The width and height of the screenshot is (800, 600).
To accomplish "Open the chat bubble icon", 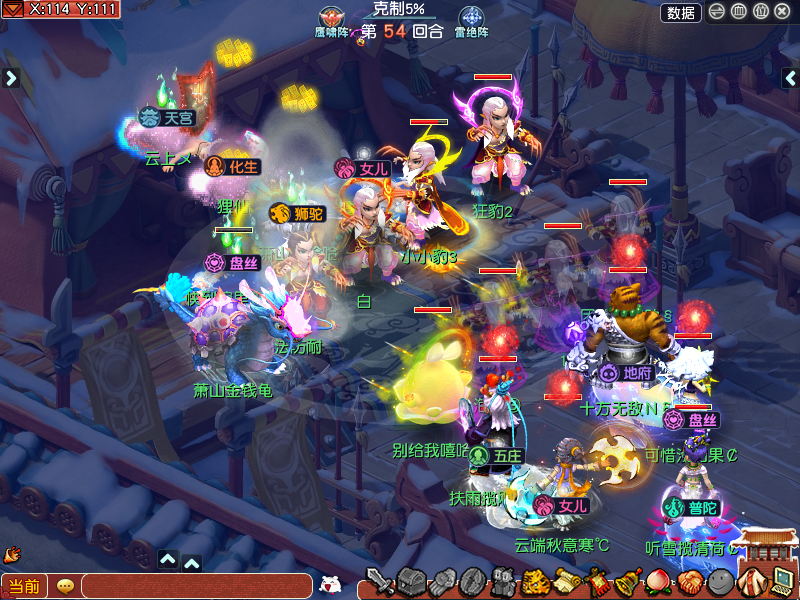I will click(x=65, y=586).
